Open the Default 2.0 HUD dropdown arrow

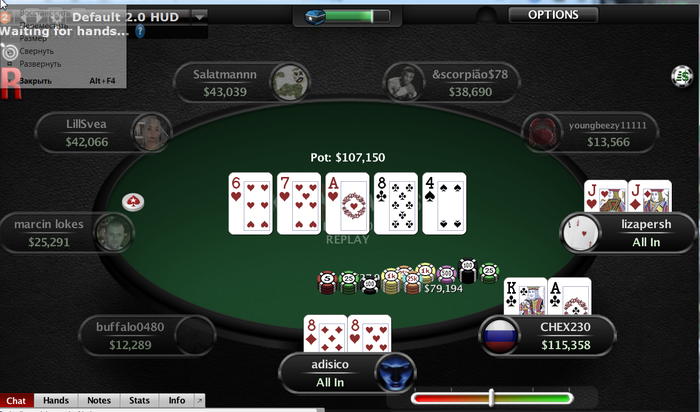click(x=200, y=16)
